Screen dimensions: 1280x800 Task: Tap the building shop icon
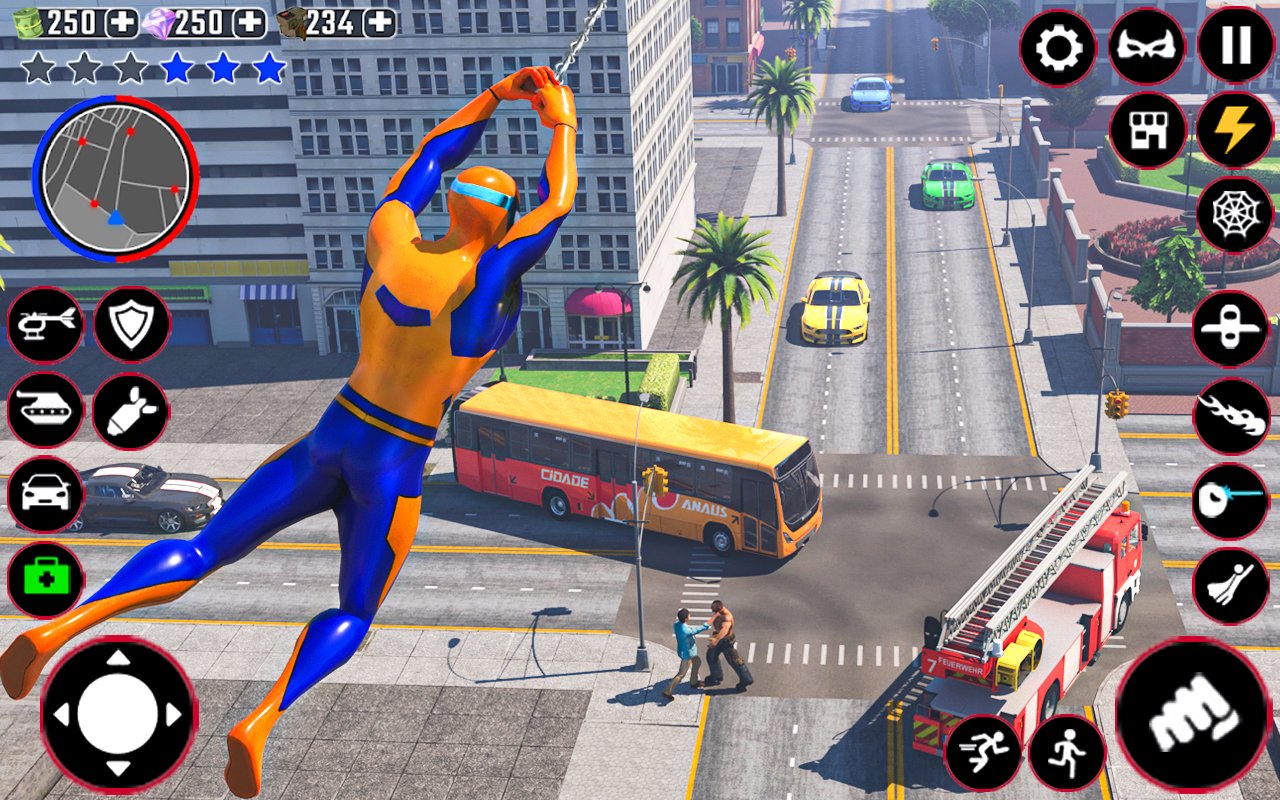pos(1147,130)
